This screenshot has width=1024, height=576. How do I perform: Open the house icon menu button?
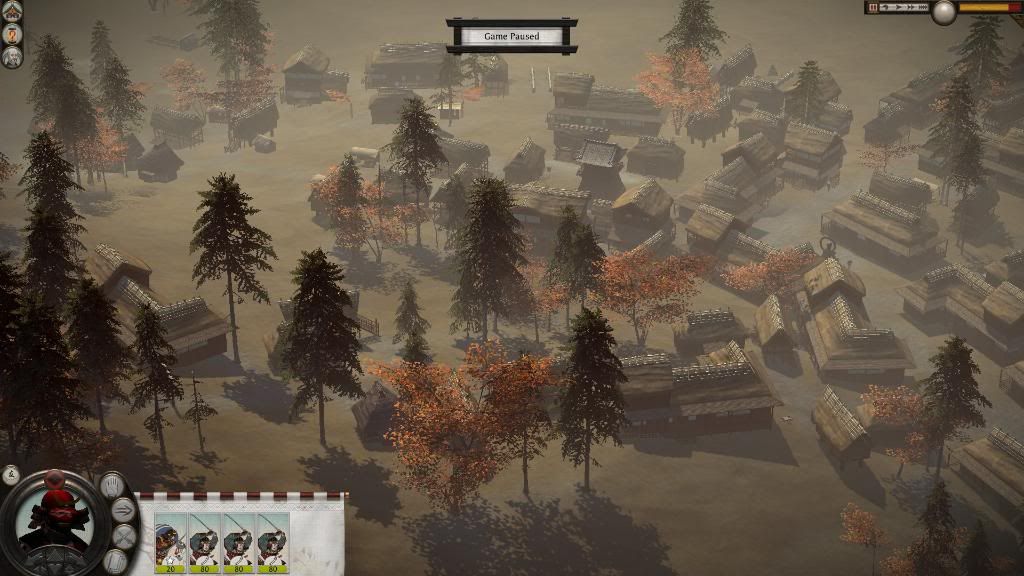[12, 11]
